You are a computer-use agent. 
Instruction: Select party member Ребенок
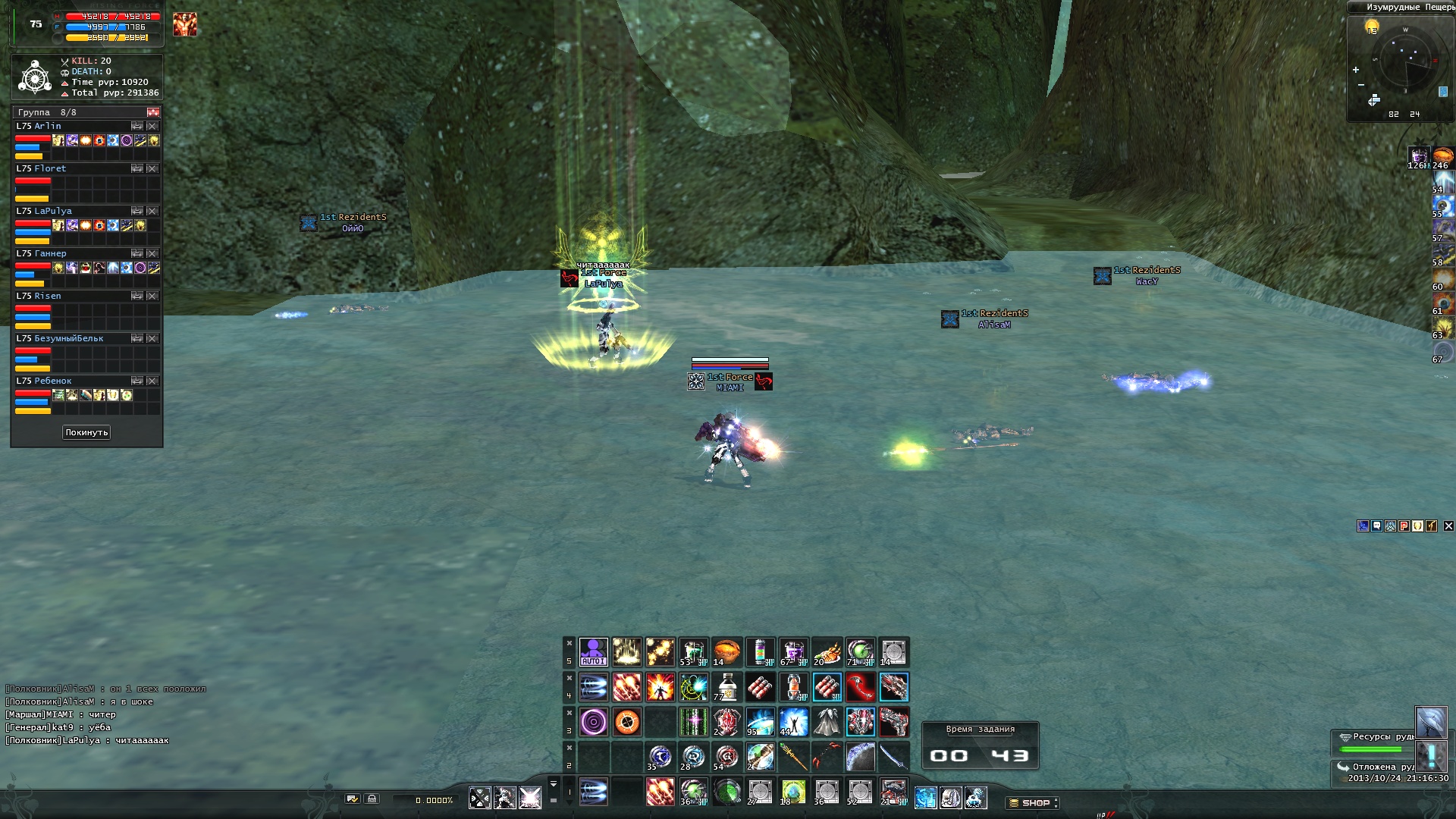click(x=53, y=381)
